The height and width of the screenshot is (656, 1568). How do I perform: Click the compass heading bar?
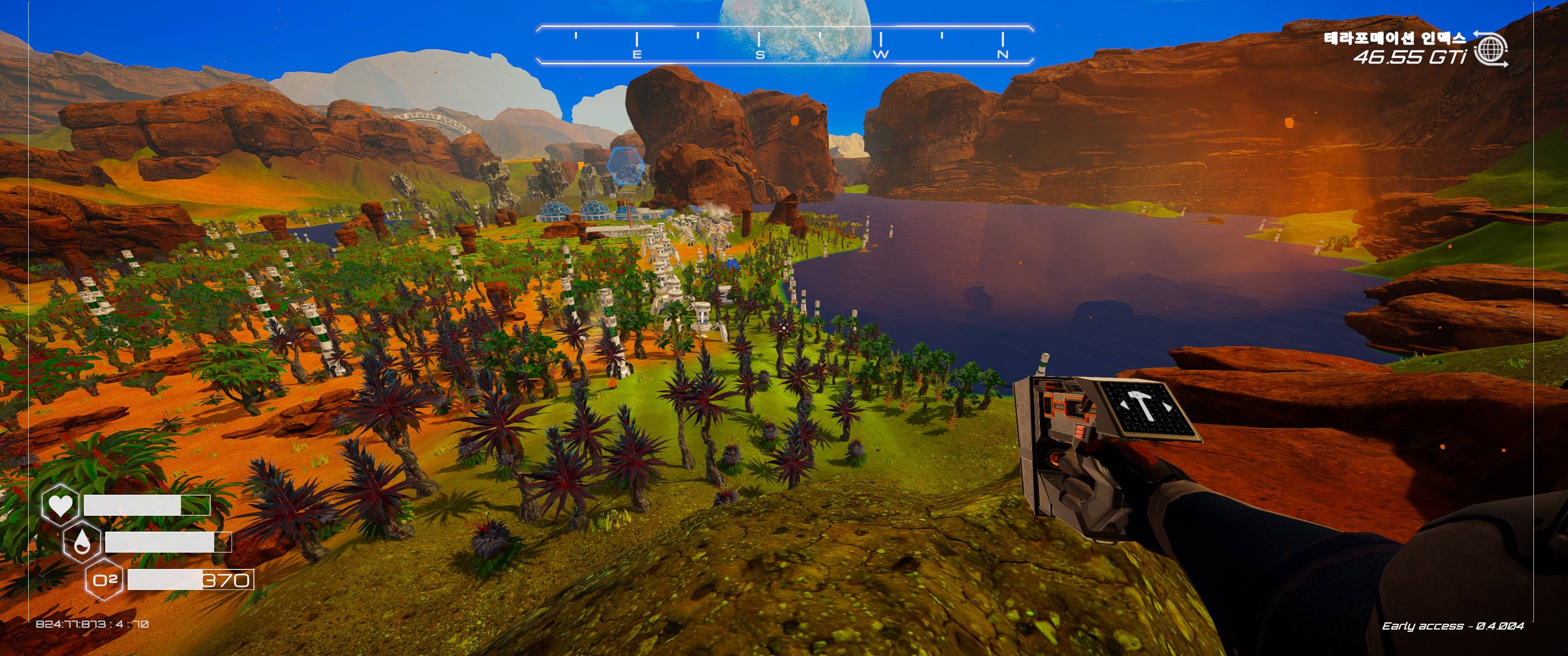tap(784, 45)
